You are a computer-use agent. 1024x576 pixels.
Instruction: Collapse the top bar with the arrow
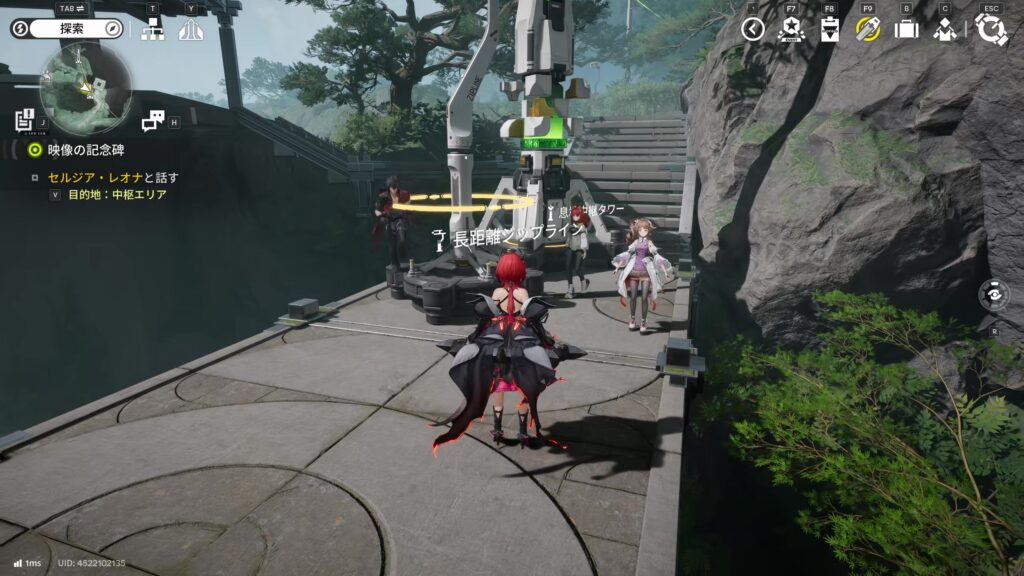pos(753,29)
